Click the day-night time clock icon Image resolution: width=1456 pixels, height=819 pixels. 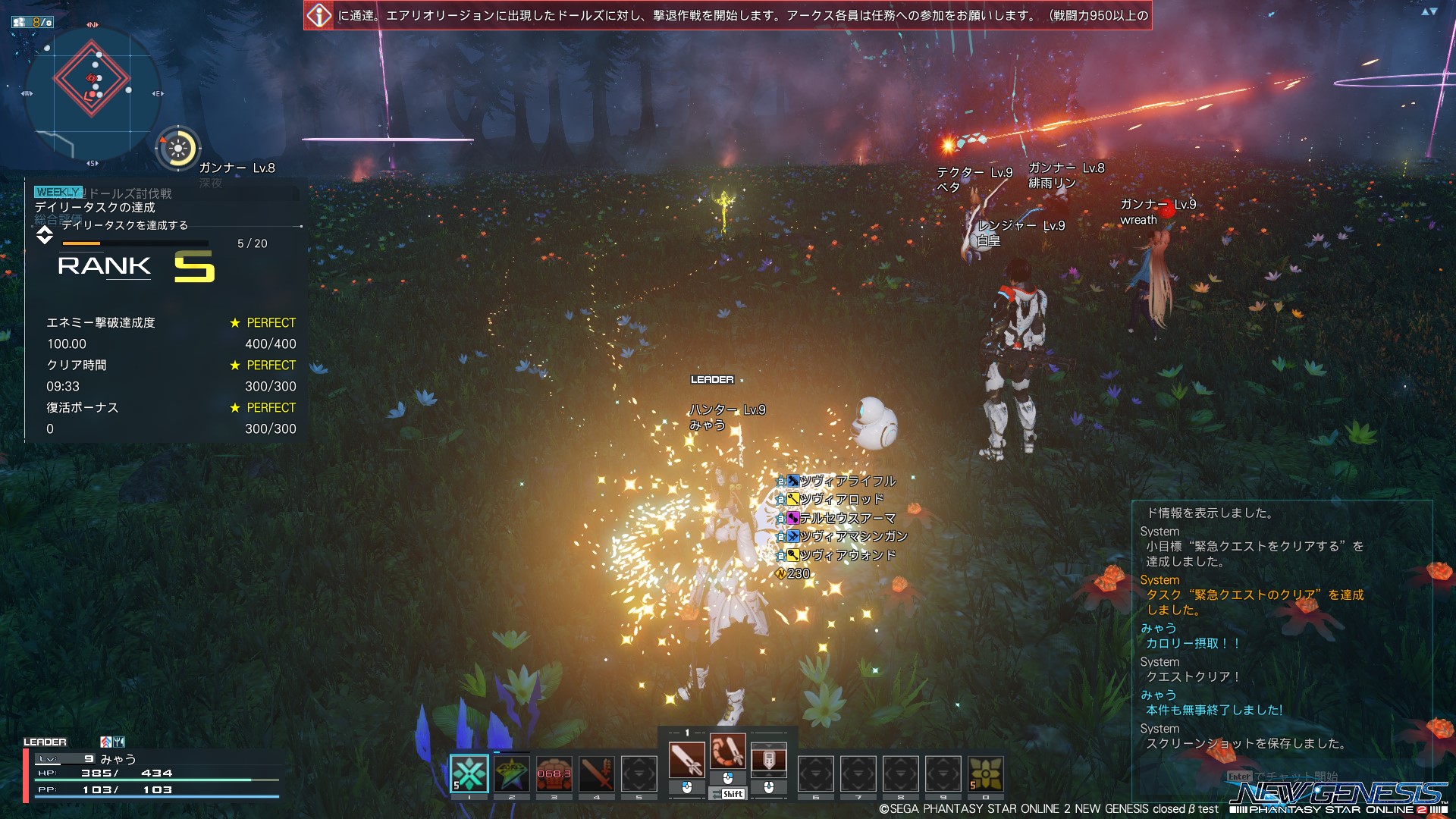(178, 149)
